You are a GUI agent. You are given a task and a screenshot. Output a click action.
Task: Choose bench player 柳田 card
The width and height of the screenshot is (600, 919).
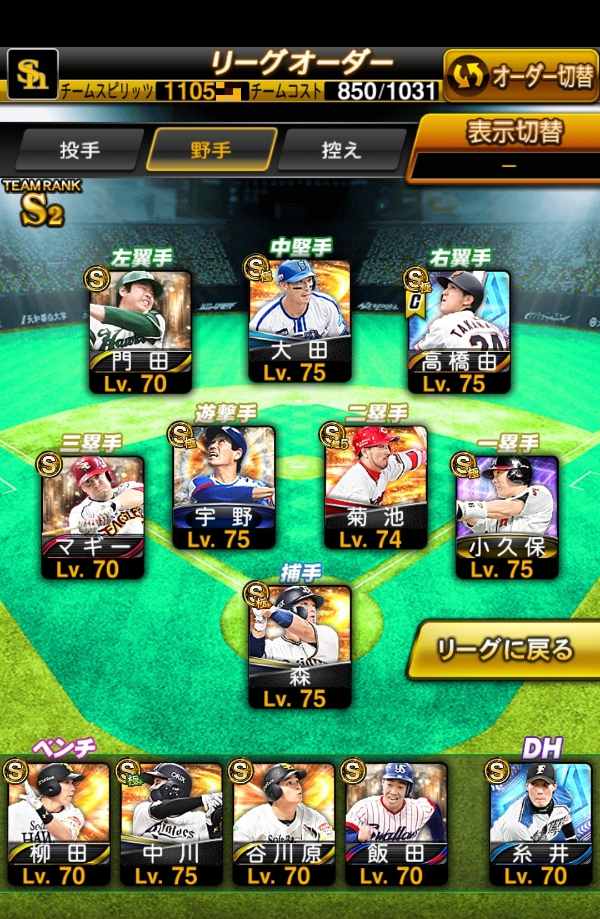pyautogui.click(x=59, y=823)
